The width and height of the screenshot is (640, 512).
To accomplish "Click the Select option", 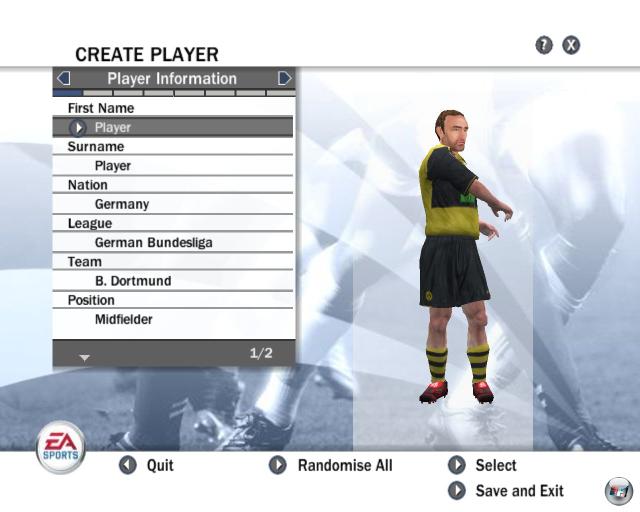I will coord(483,465).
